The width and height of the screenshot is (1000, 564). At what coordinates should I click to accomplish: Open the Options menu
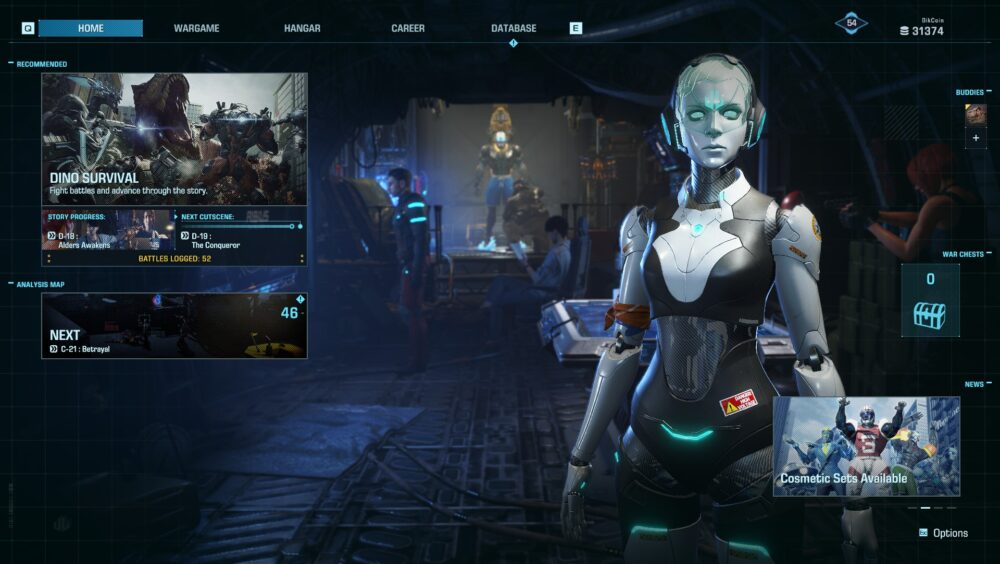[x=943, y=533]
